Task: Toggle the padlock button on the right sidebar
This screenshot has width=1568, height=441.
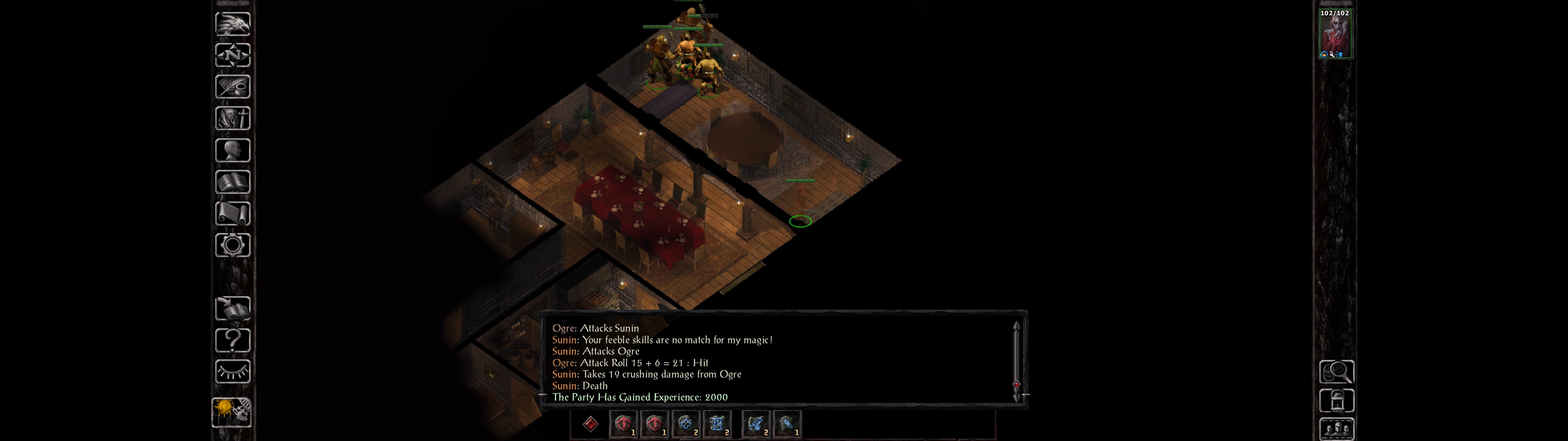Action: [1336, 401]
